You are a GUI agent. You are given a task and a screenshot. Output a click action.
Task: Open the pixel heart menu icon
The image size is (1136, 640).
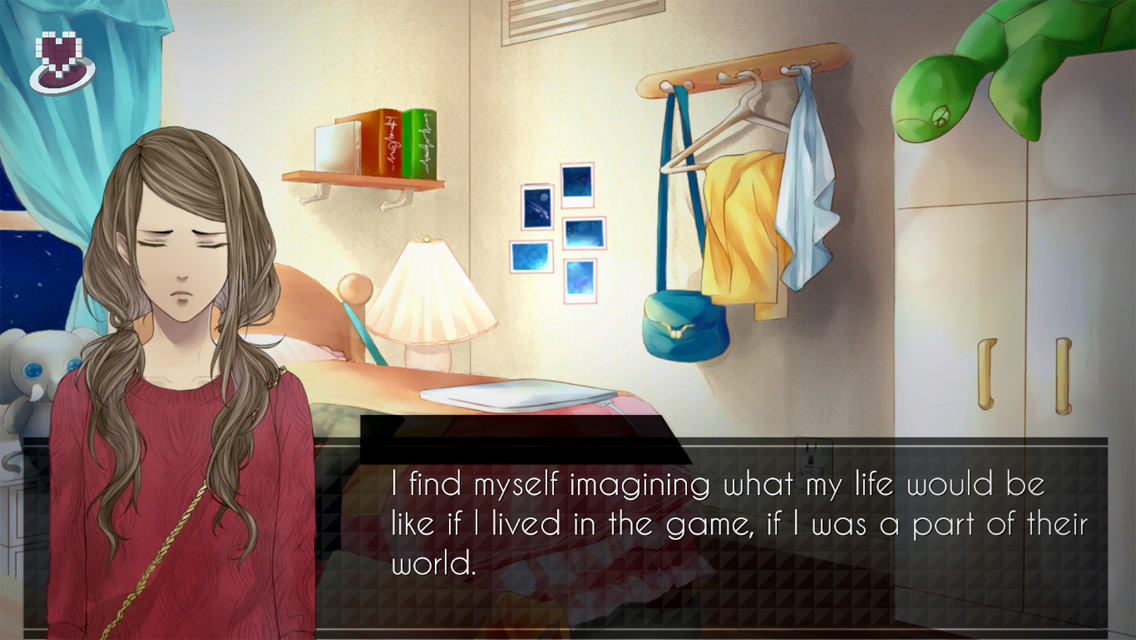60,61
